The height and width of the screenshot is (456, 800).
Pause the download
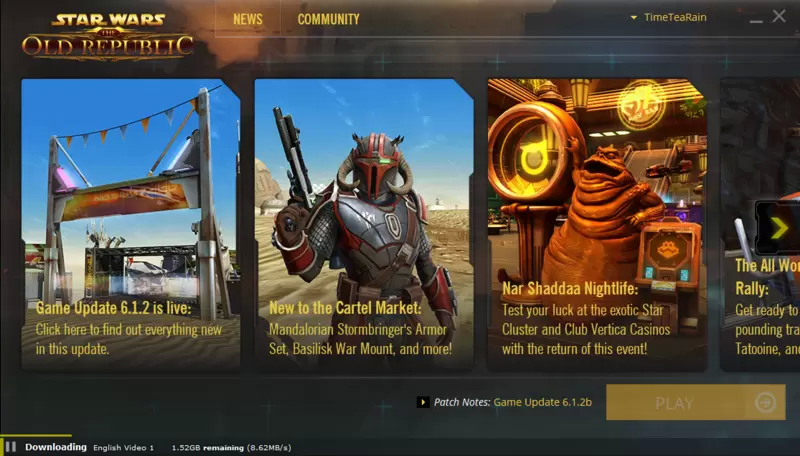pyautogui.click(x=11, y=447)
